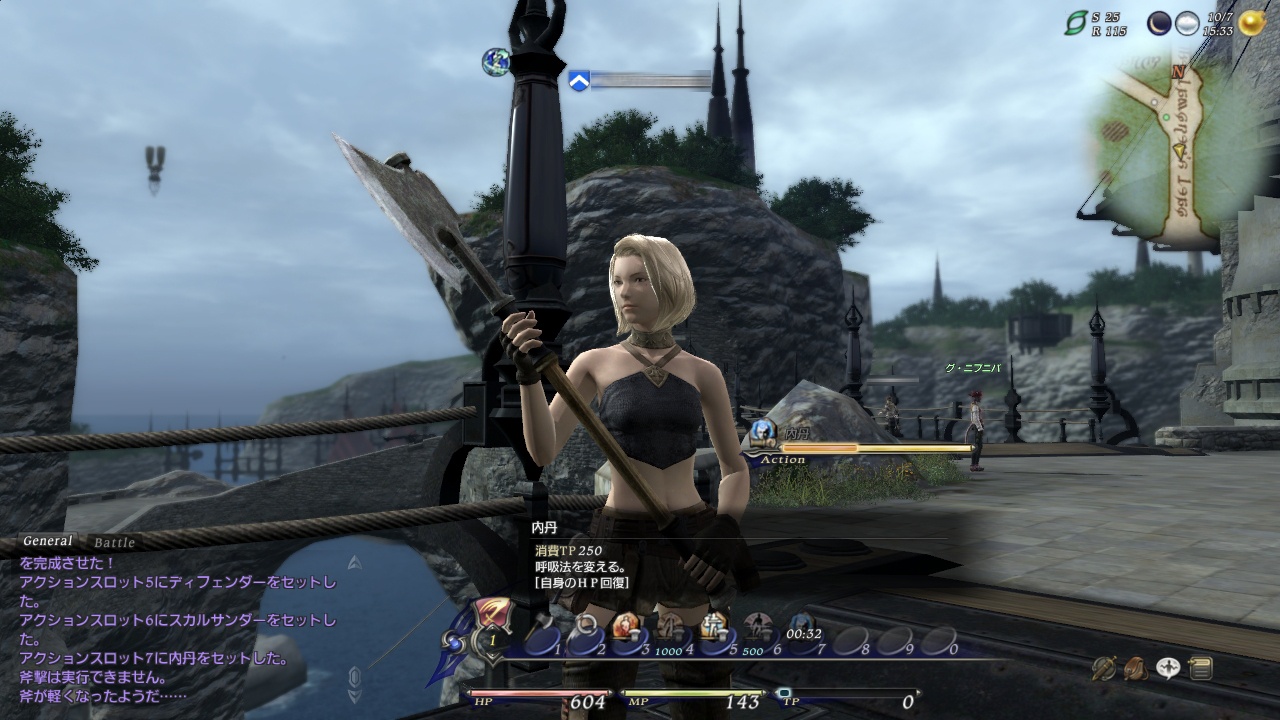Select the General chat tab

point(47,541)
